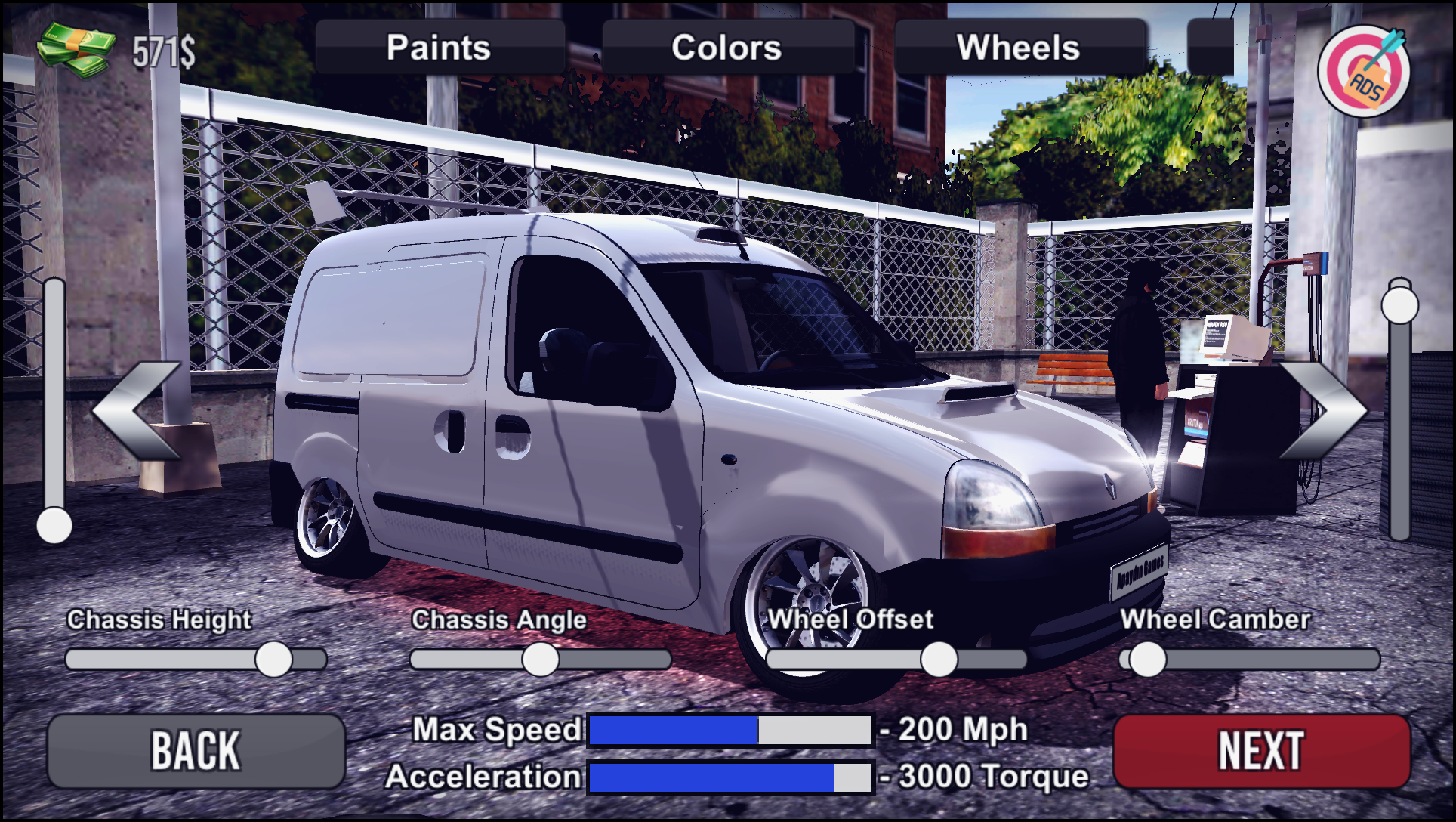Click the money stack icon
This screenshot has height=822, width=1456.
pyautogui.click(x=76, y=49)
